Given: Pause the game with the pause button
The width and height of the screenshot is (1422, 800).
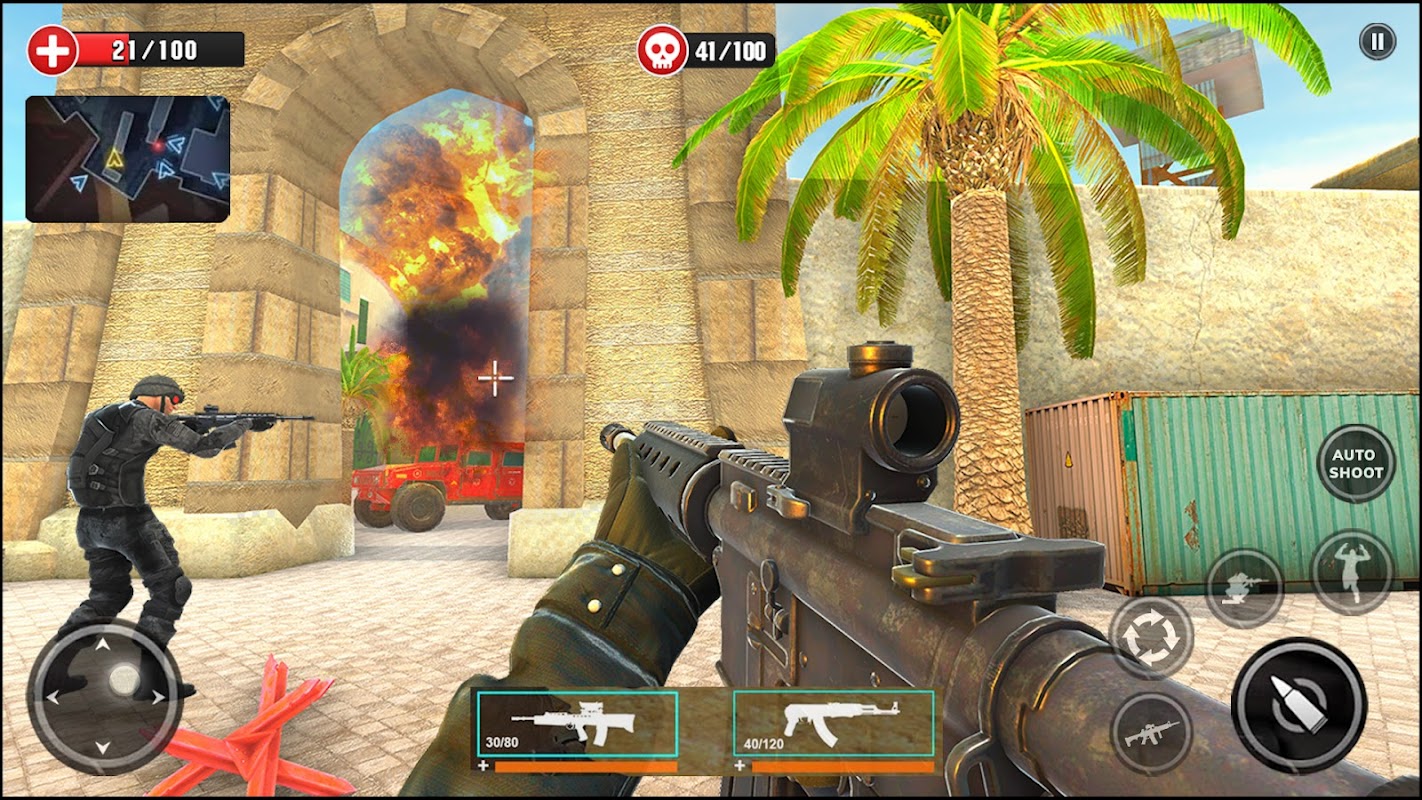Looking at the screenshot, I should tap(1377, 42).
